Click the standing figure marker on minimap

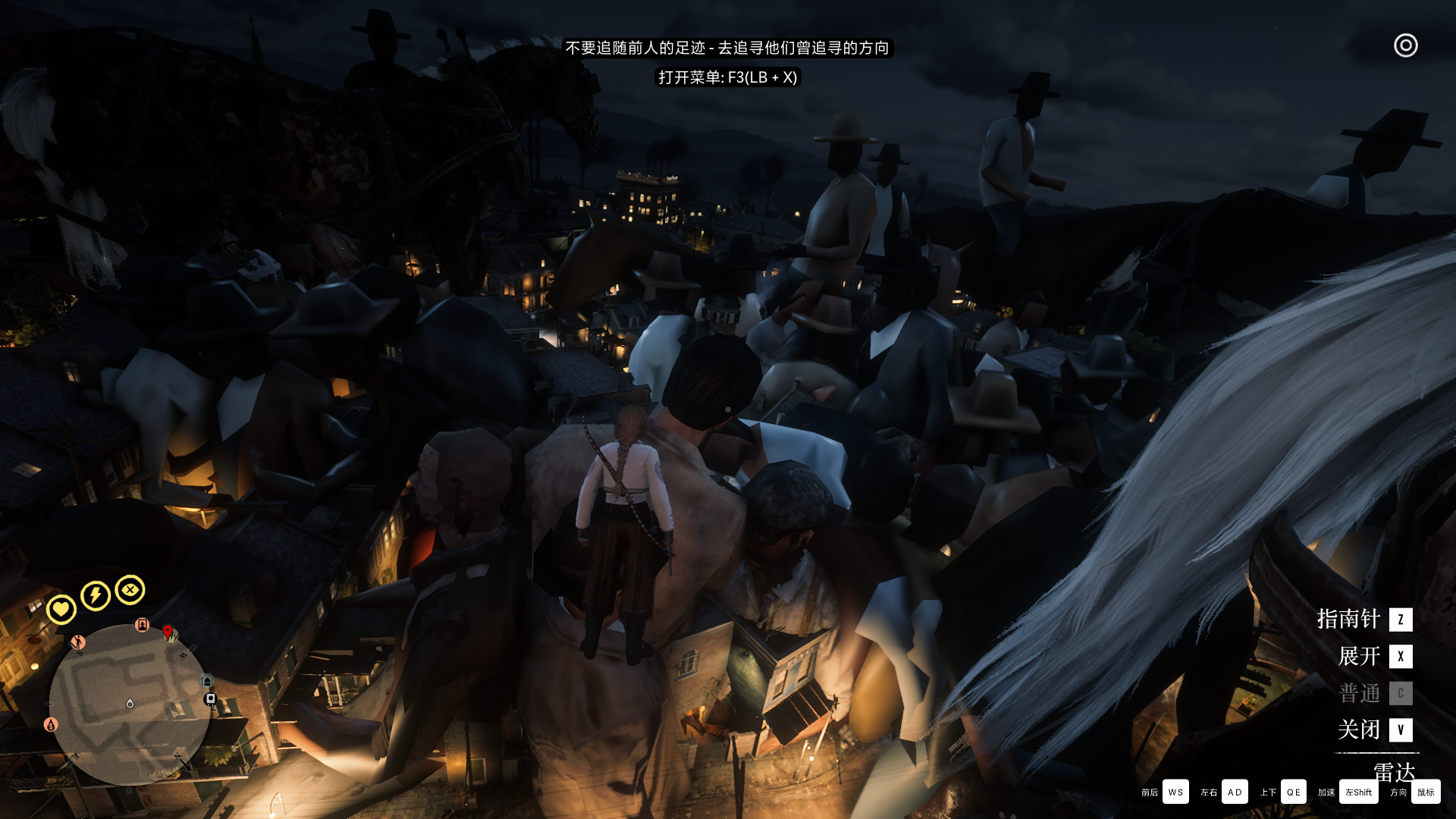tap(77, 643)
